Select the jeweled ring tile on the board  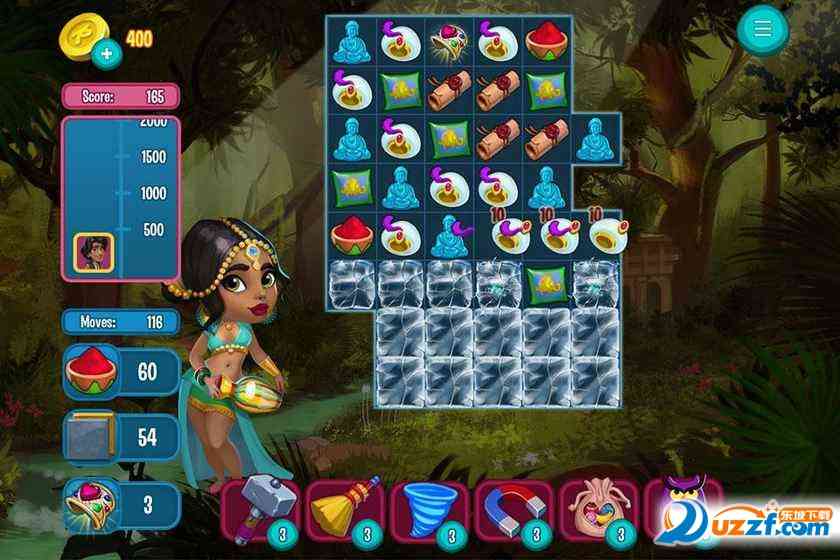tap(449, 40)
